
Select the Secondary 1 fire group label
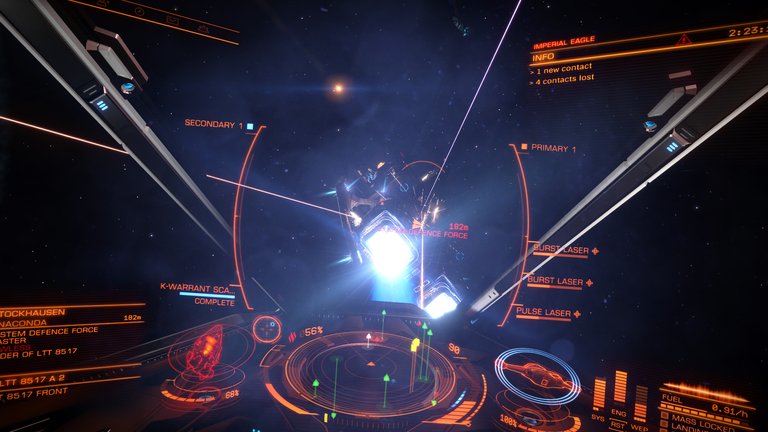pos(213,124)
